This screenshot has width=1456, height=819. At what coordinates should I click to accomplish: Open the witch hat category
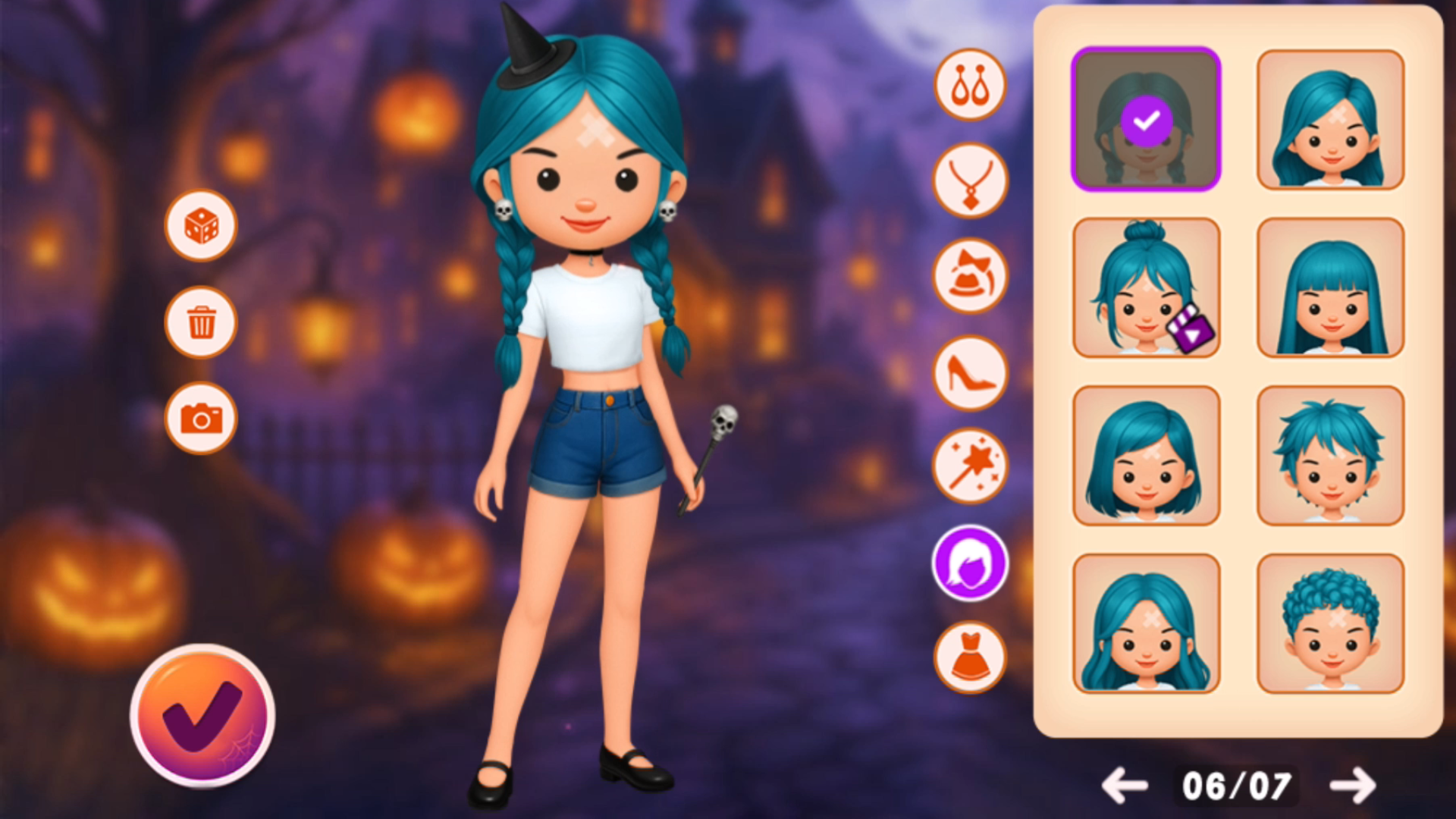tap(970, 277)
